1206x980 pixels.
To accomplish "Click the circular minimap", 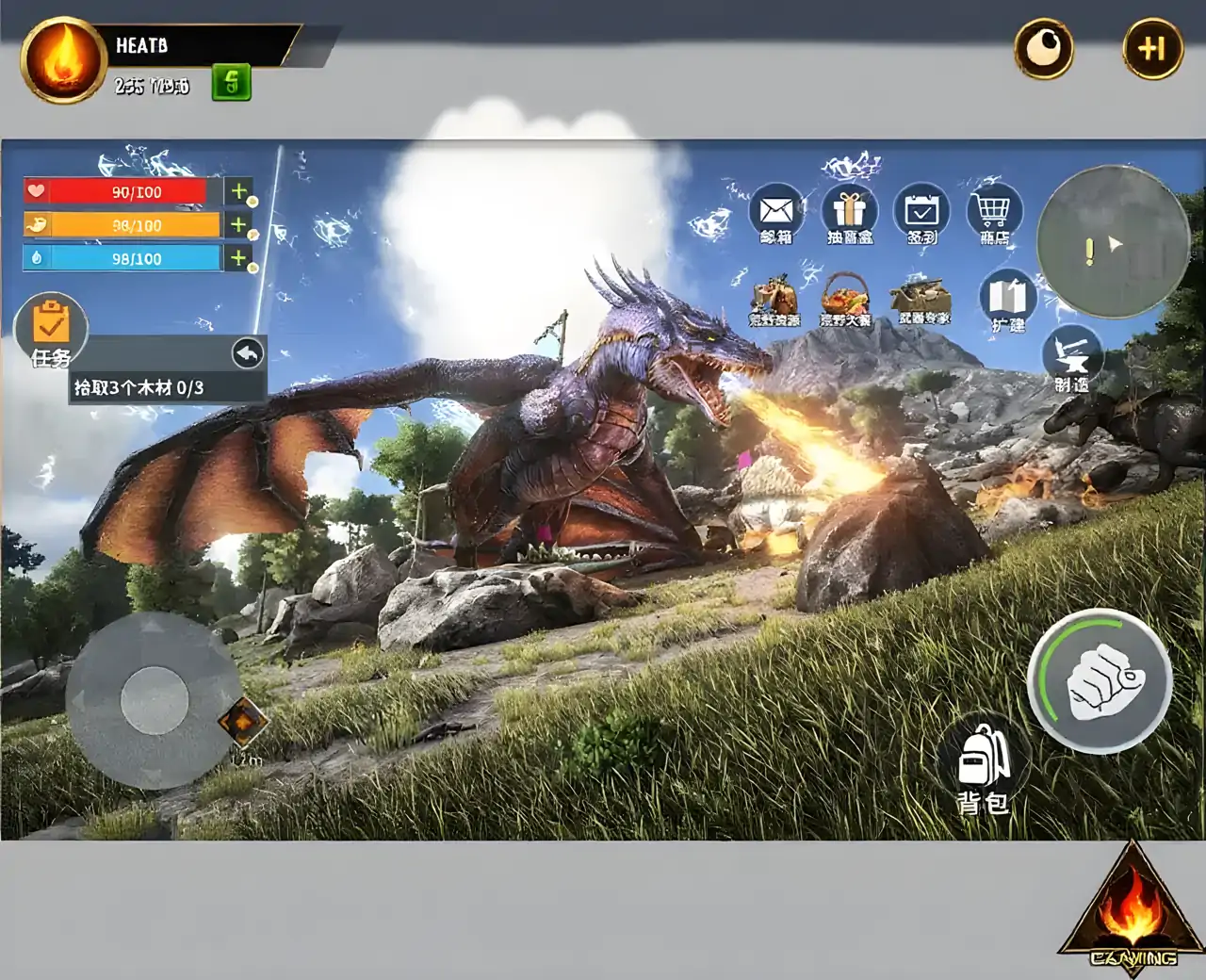I will pyautogui.click(x=1113, y=241).
